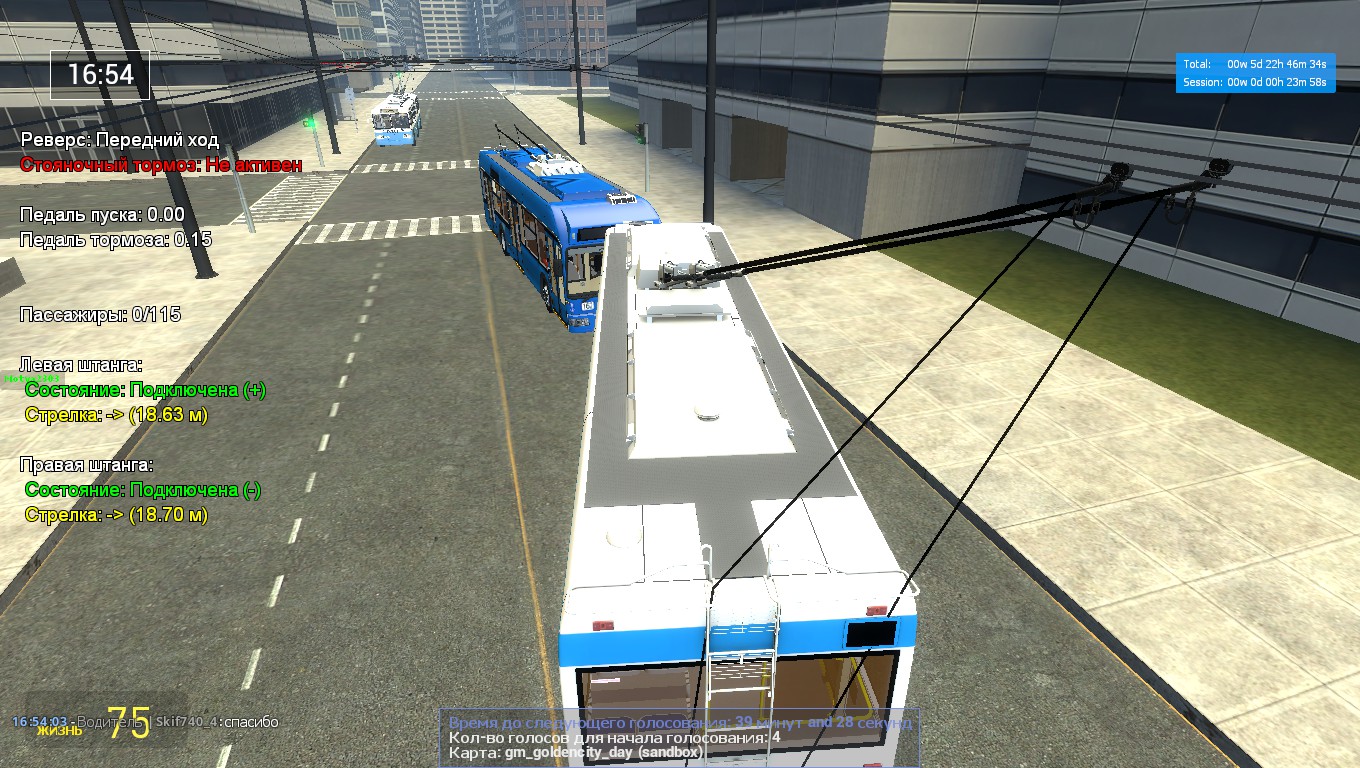Select the Водитель role tag in chat

point(113,719)
